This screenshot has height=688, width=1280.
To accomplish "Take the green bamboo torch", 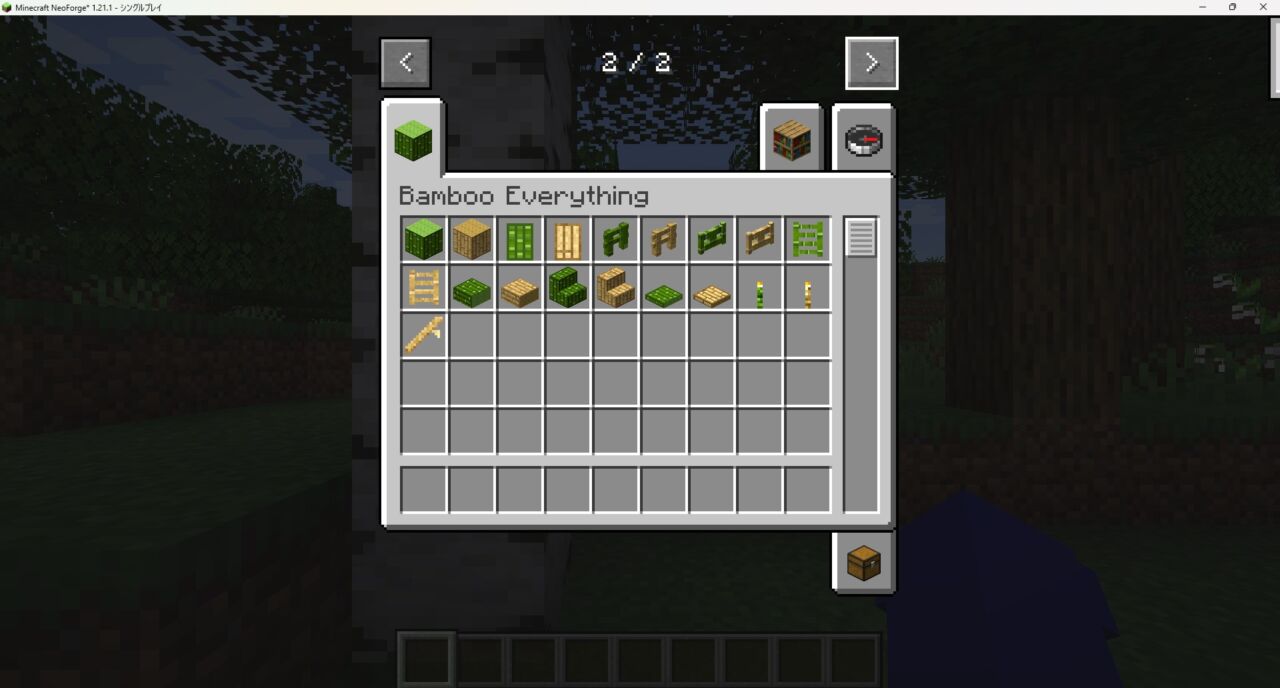I will [x=760, y=292].
